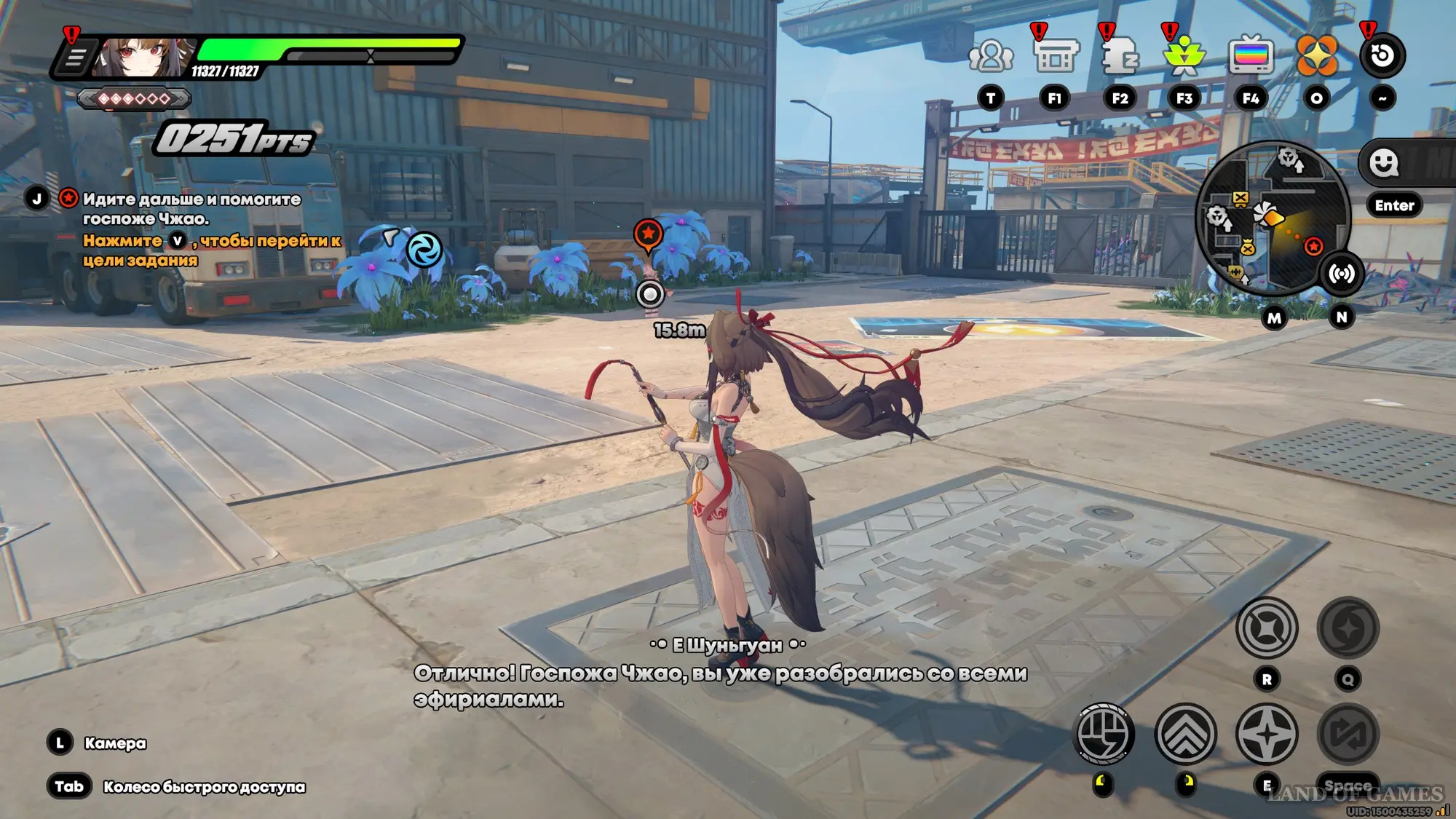Open the green winged figure event icon

[1184, 56]
